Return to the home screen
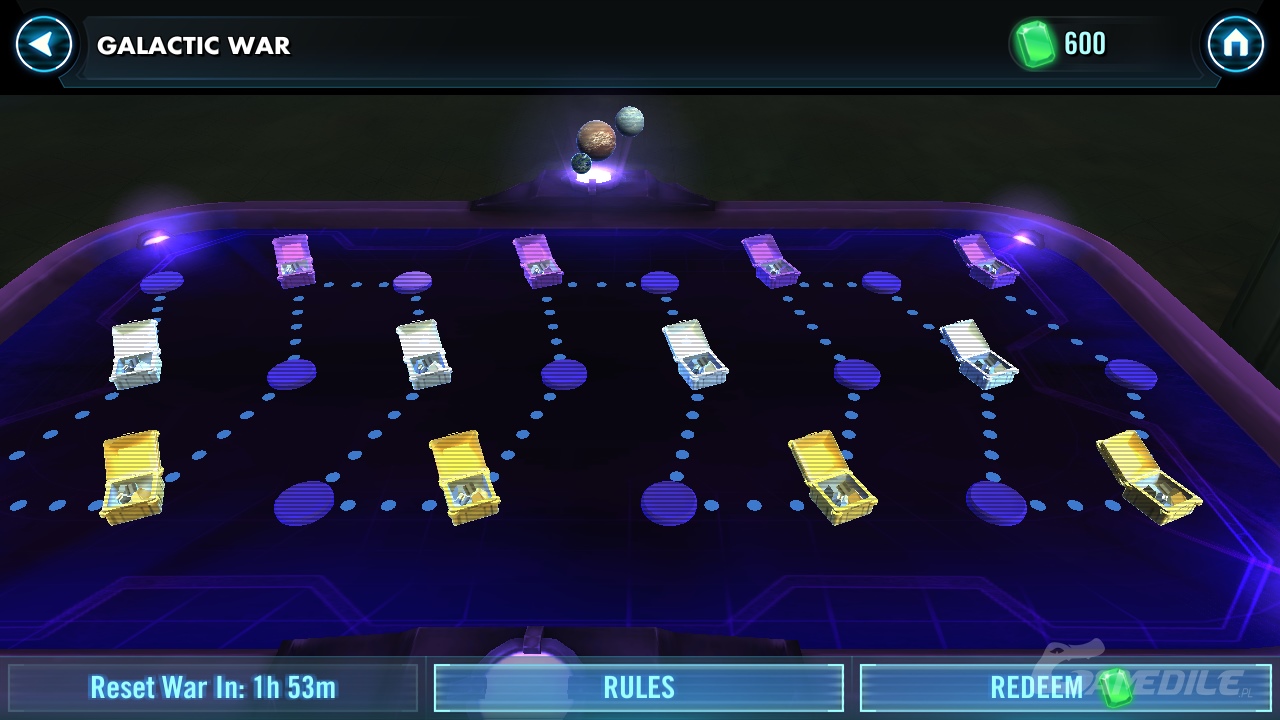This screenshot has width=1280, height=720. click(x=1235, y=45)
